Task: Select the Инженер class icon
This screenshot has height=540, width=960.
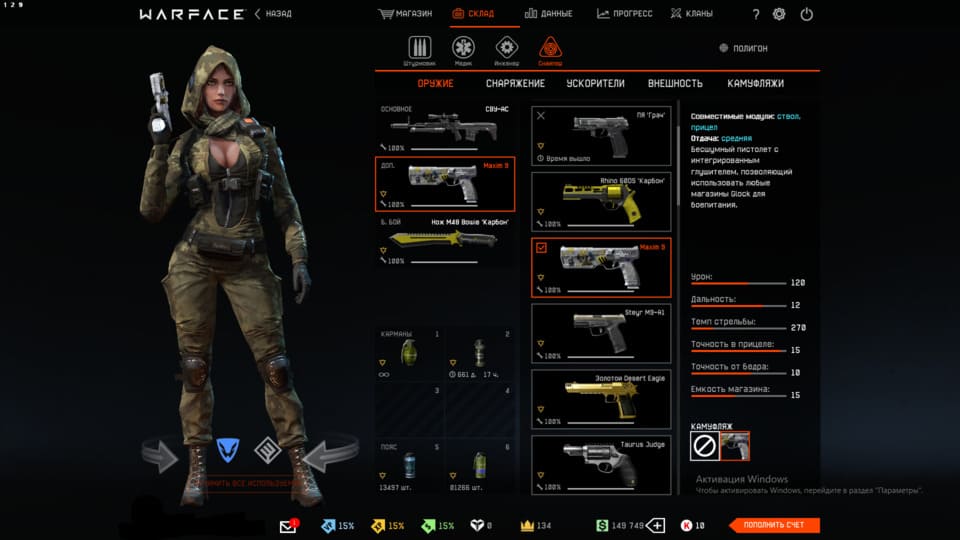Action: pyautogui.click(x=507, y=49)
